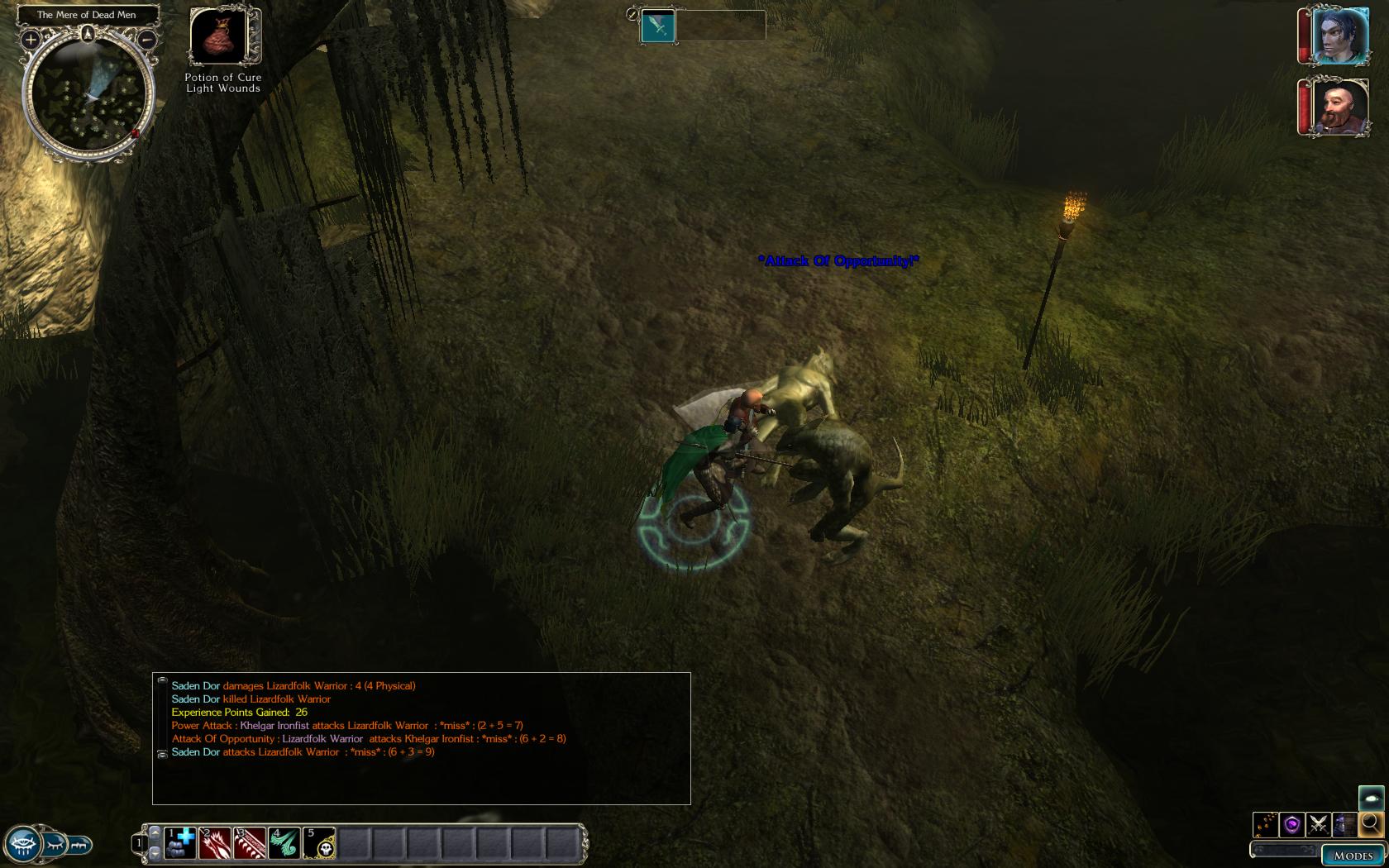Zoom out the minimap with minus button
The width and height of the screenshot is (1389, 868).
[x=146, y=39]
